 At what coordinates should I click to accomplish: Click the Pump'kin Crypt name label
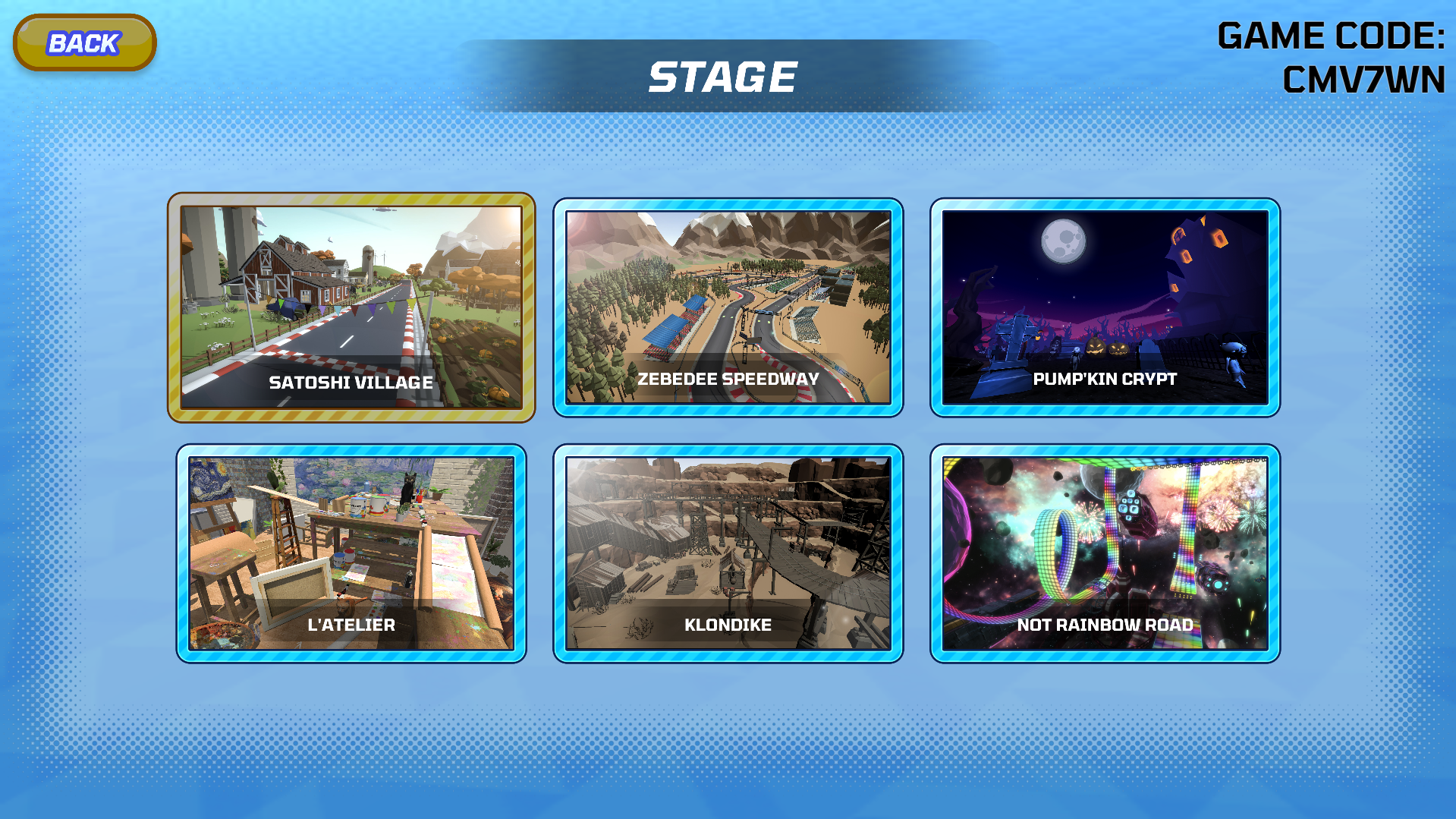coord(1104,379)
